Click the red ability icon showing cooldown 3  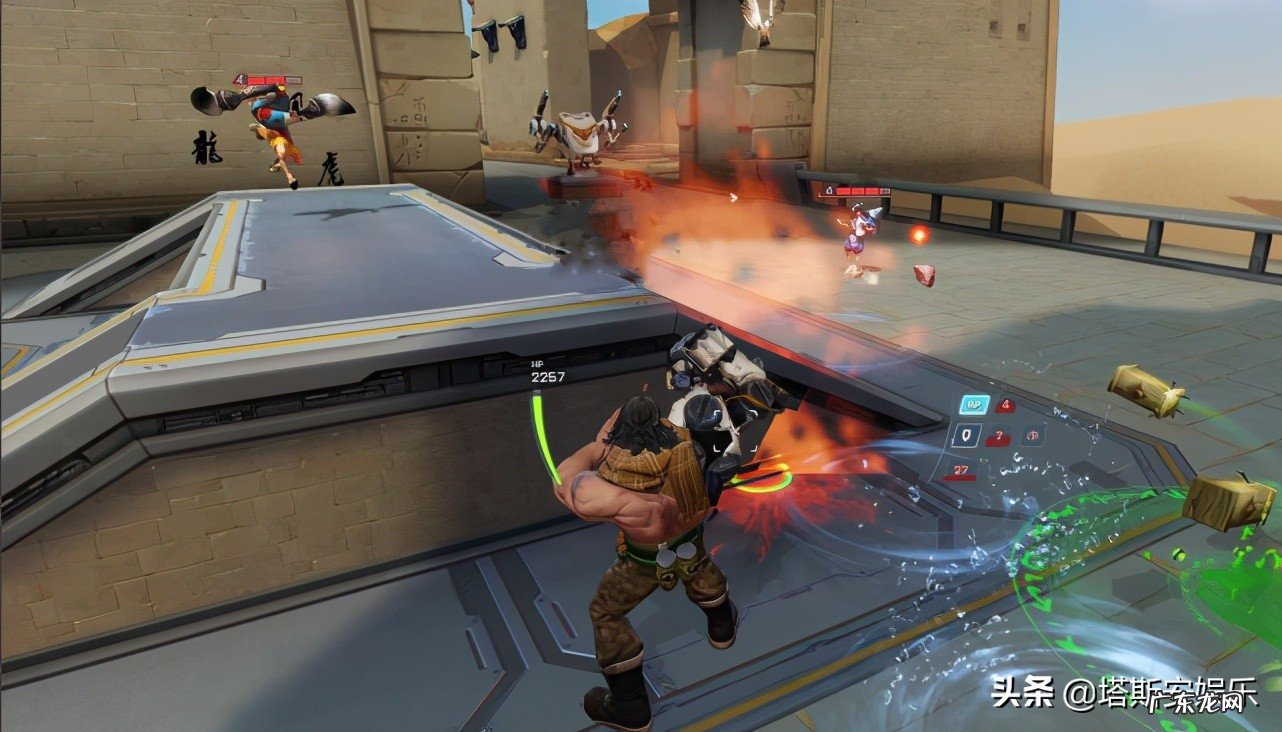click(998, 436)
